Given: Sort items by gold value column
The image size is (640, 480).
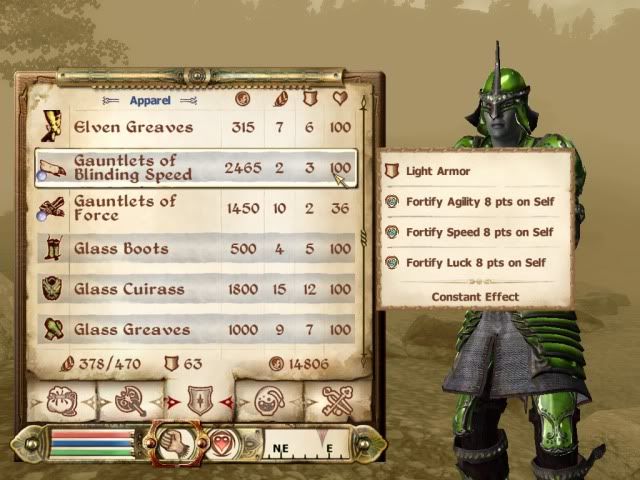Looking at the screenshot, I should [x=241, y=100].
